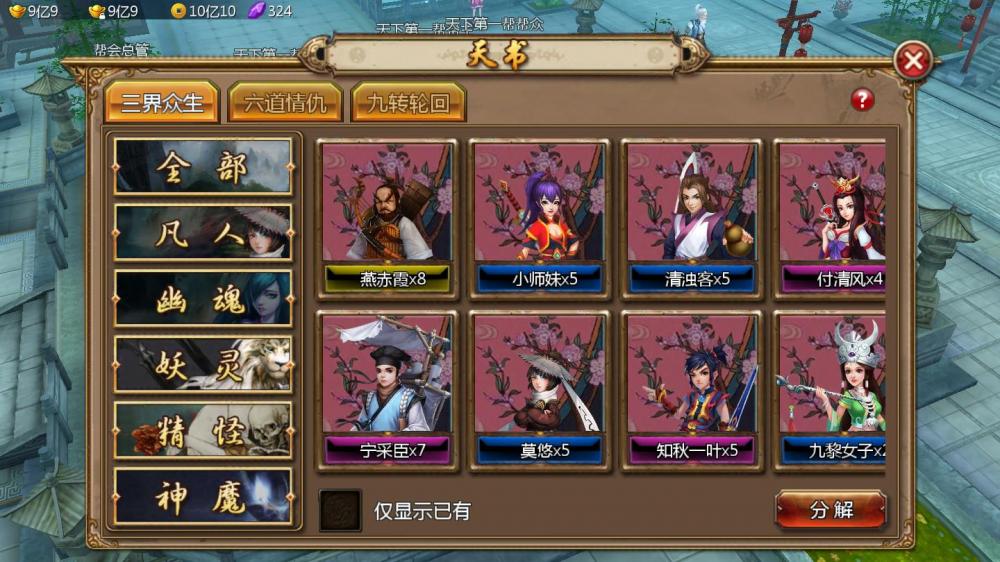Open the 神魔 category

[x=203, y=496]
